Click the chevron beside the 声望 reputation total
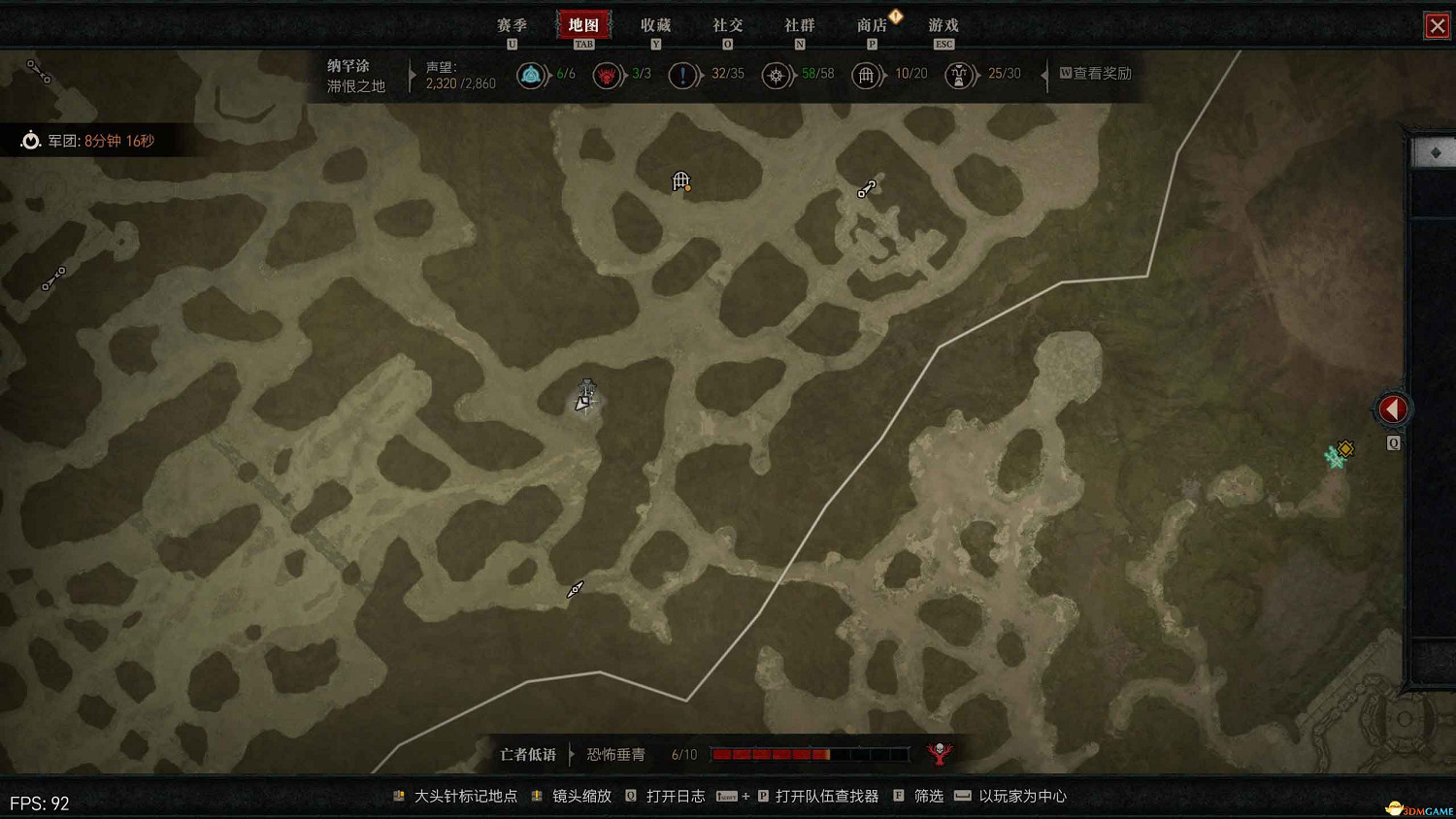The width and height of the screenshot is (1456, 819). [412, 76]
